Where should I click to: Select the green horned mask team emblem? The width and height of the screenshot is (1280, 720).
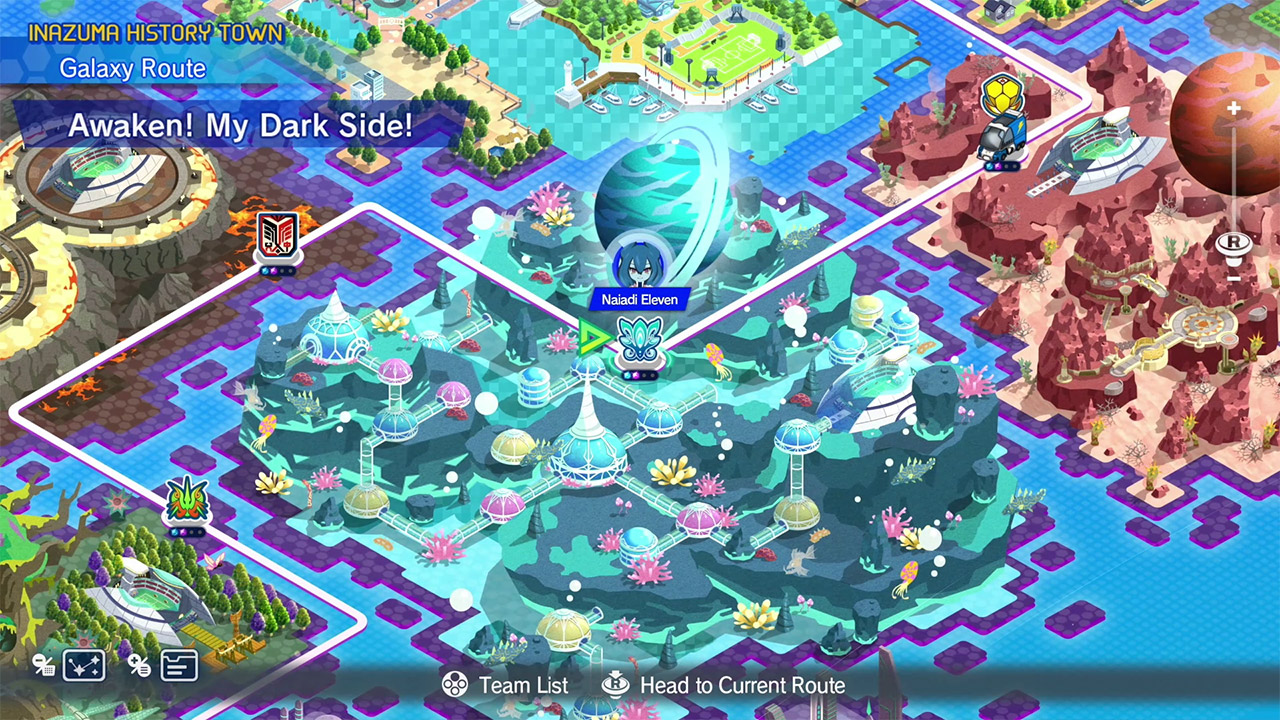[x=186, y=499]
